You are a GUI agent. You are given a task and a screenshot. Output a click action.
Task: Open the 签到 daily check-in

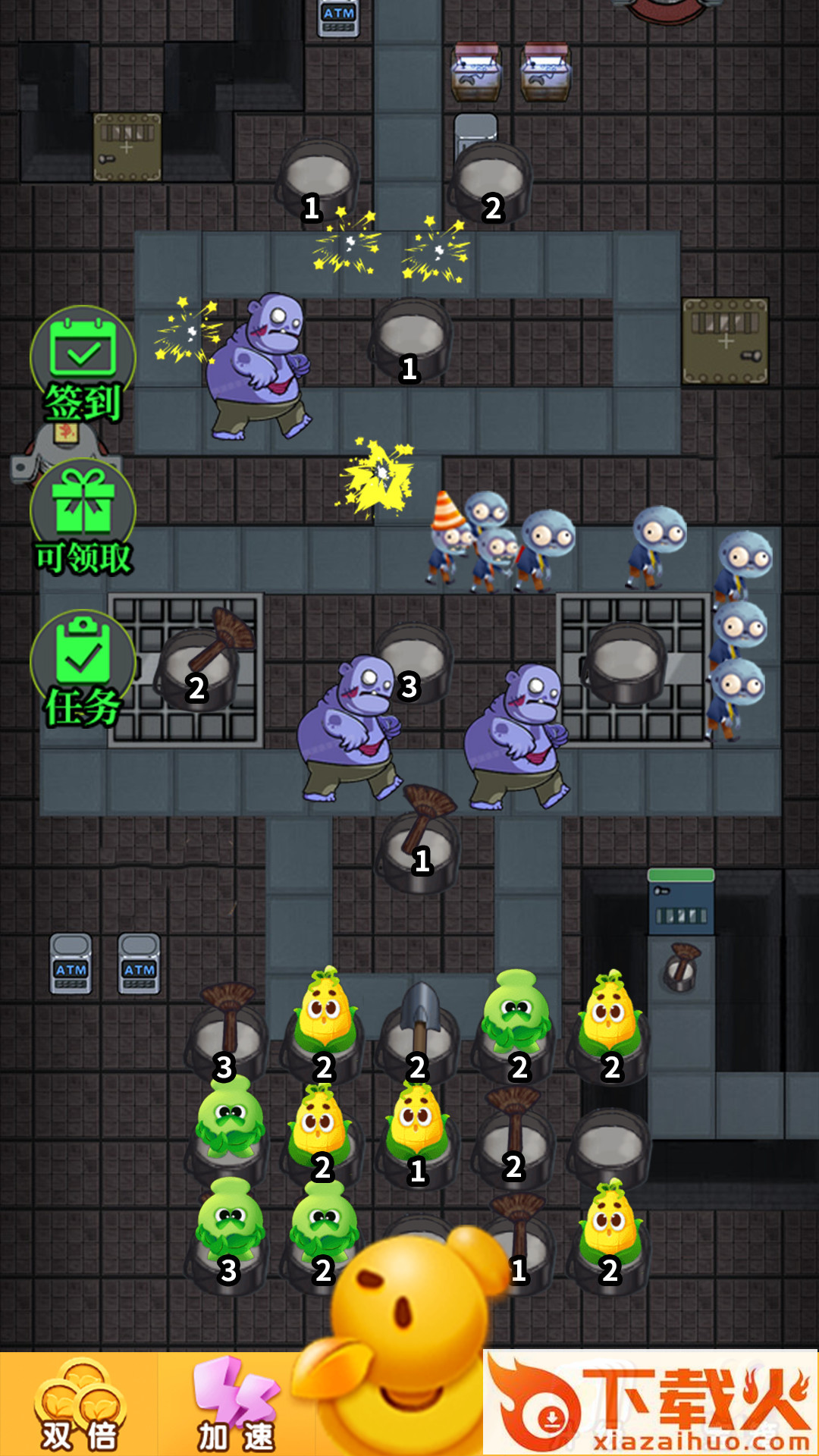[83, 364]
